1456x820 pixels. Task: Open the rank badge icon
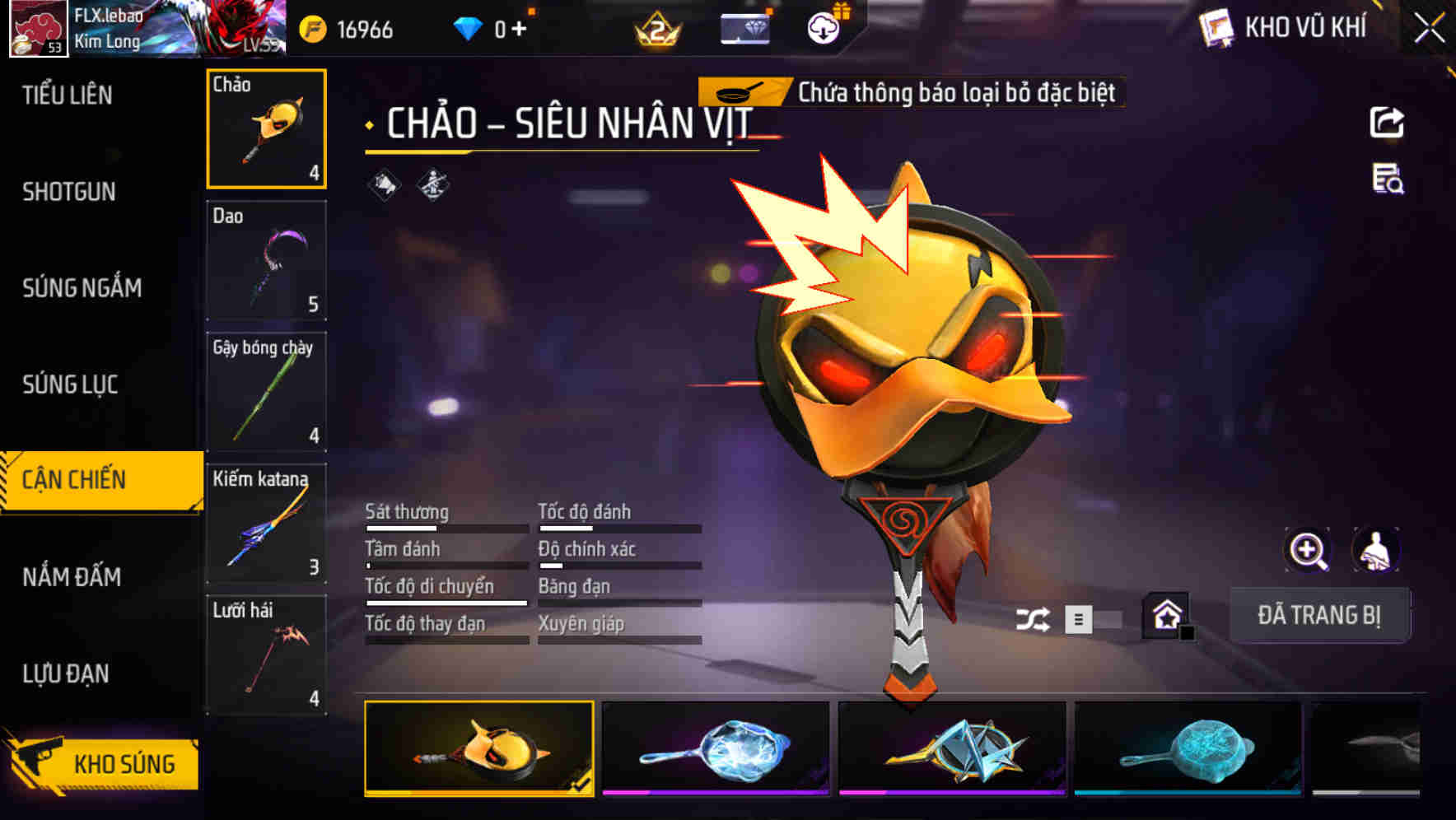coord(655,27)
